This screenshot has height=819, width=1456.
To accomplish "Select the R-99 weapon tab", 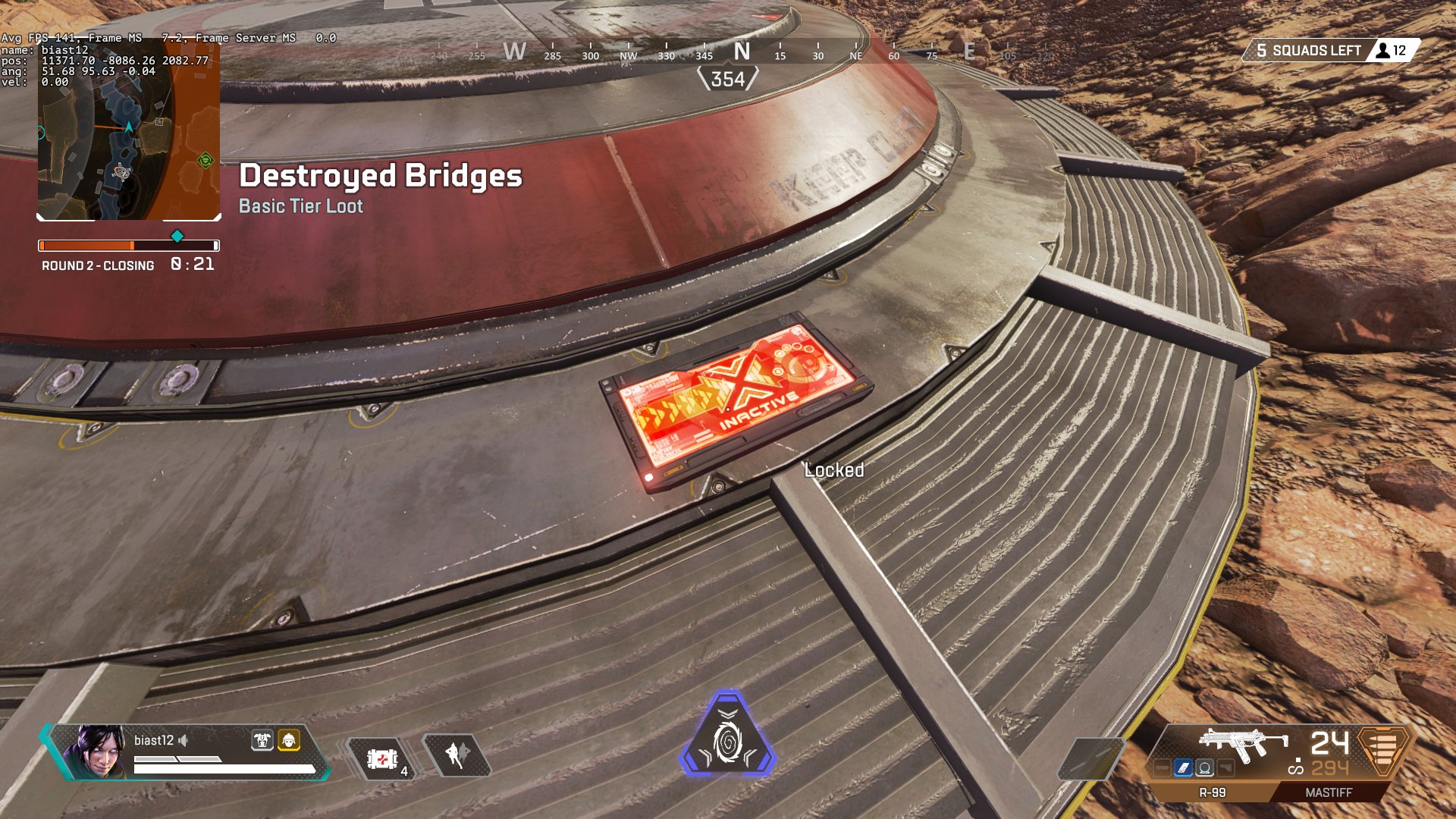I will (x=1212, y=792).
